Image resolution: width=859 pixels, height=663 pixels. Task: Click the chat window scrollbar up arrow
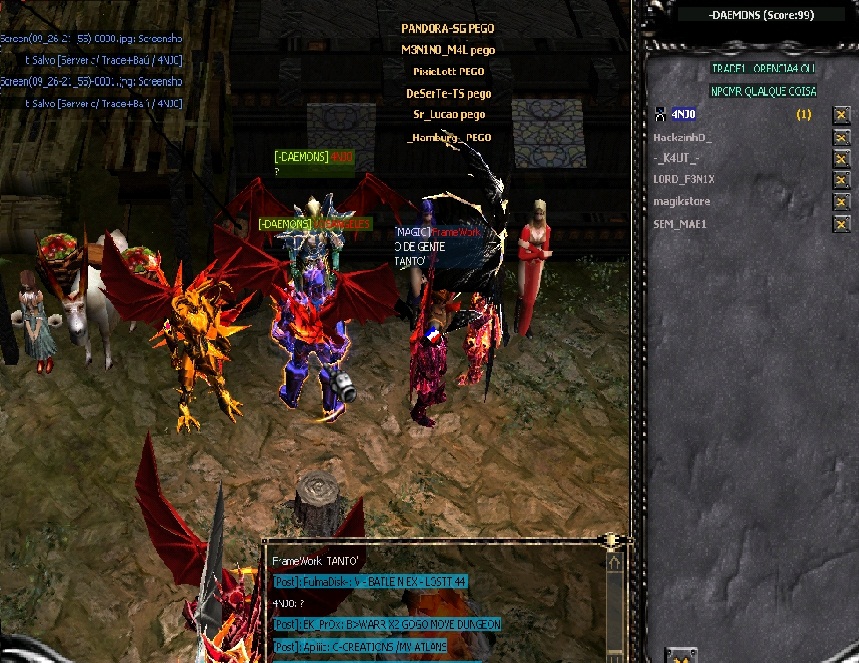pos(614,563)
